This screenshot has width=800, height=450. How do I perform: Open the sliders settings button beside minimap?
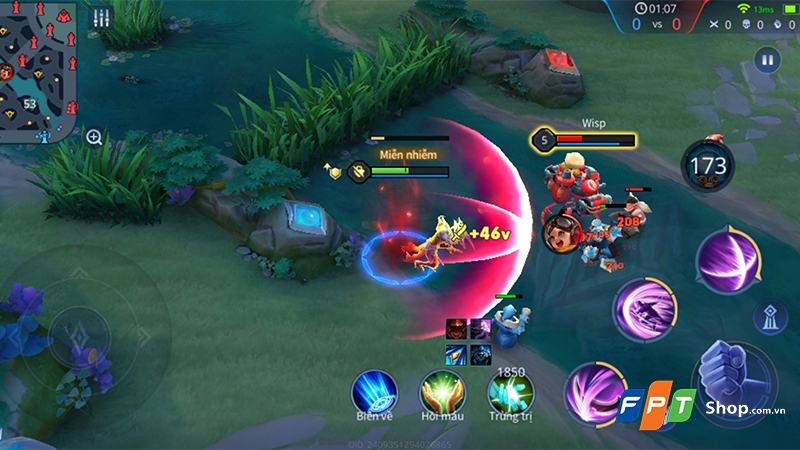click(101, 18)
